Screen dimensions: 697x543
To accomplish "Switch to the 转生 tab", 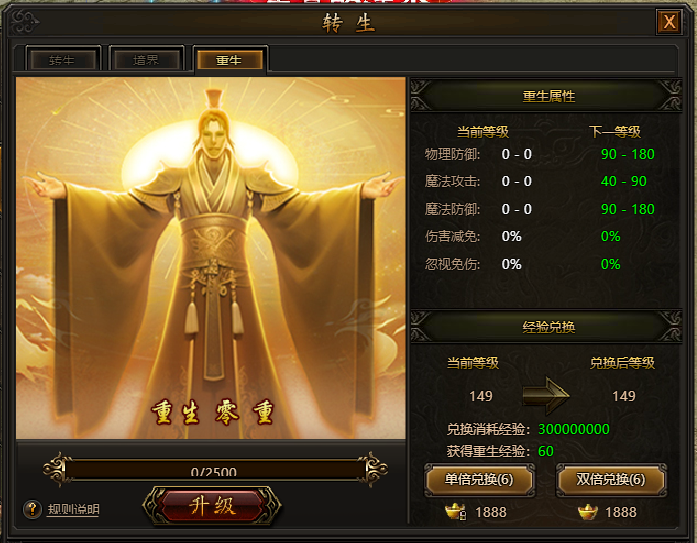I will coord(62,60).
